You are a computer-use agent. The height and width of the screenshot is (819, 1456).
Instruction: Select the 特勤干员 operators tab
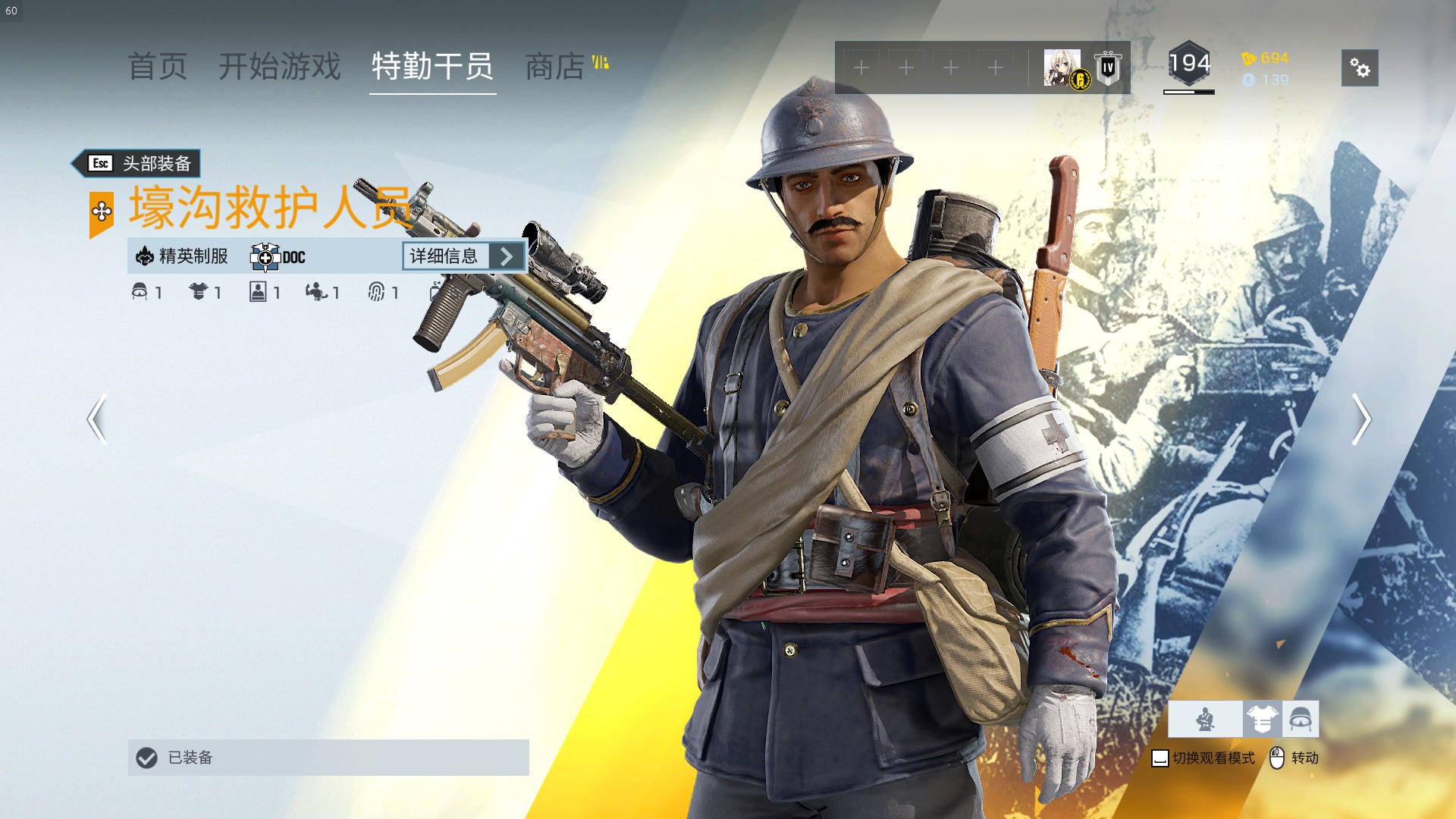432,67
